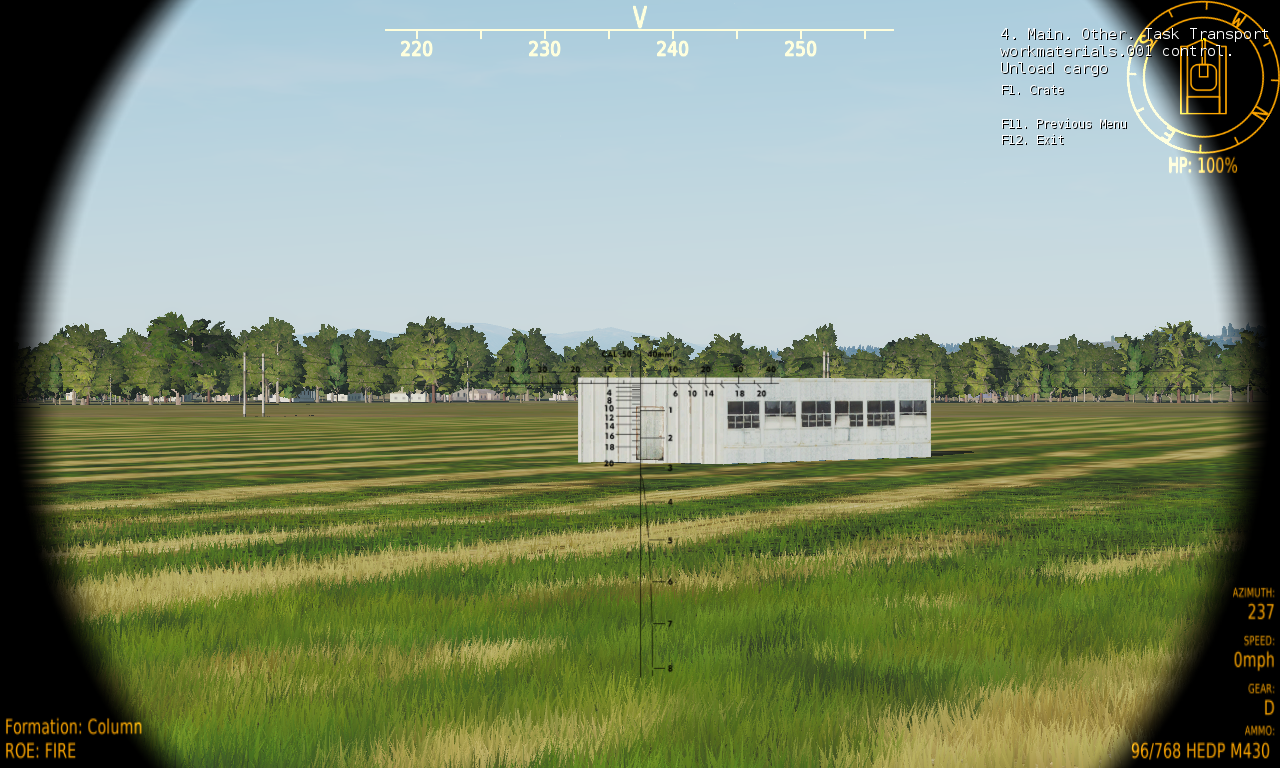Viewport: 1280px width, 768px height.
Task: Go back via the Previous Menu entry
Action: click(x=1064, y=125)
